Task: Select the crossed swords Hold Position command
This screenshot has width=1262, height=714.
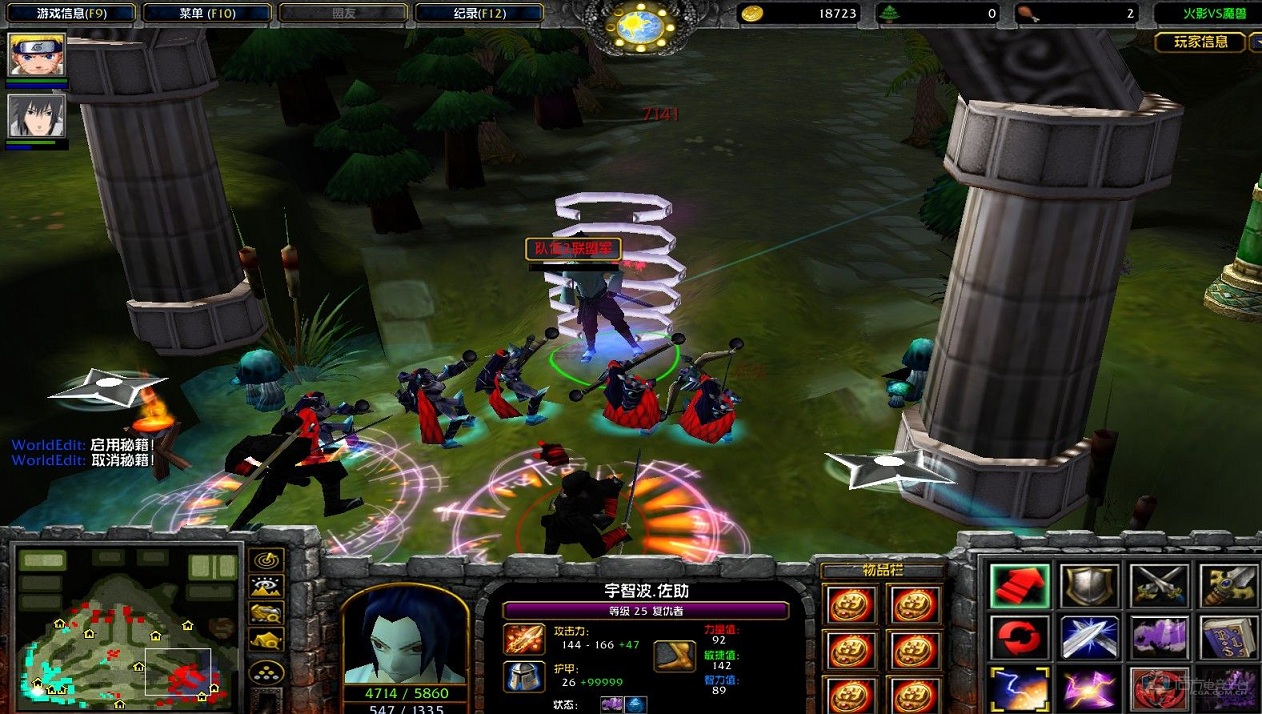Action: [x=1159, y=586]
